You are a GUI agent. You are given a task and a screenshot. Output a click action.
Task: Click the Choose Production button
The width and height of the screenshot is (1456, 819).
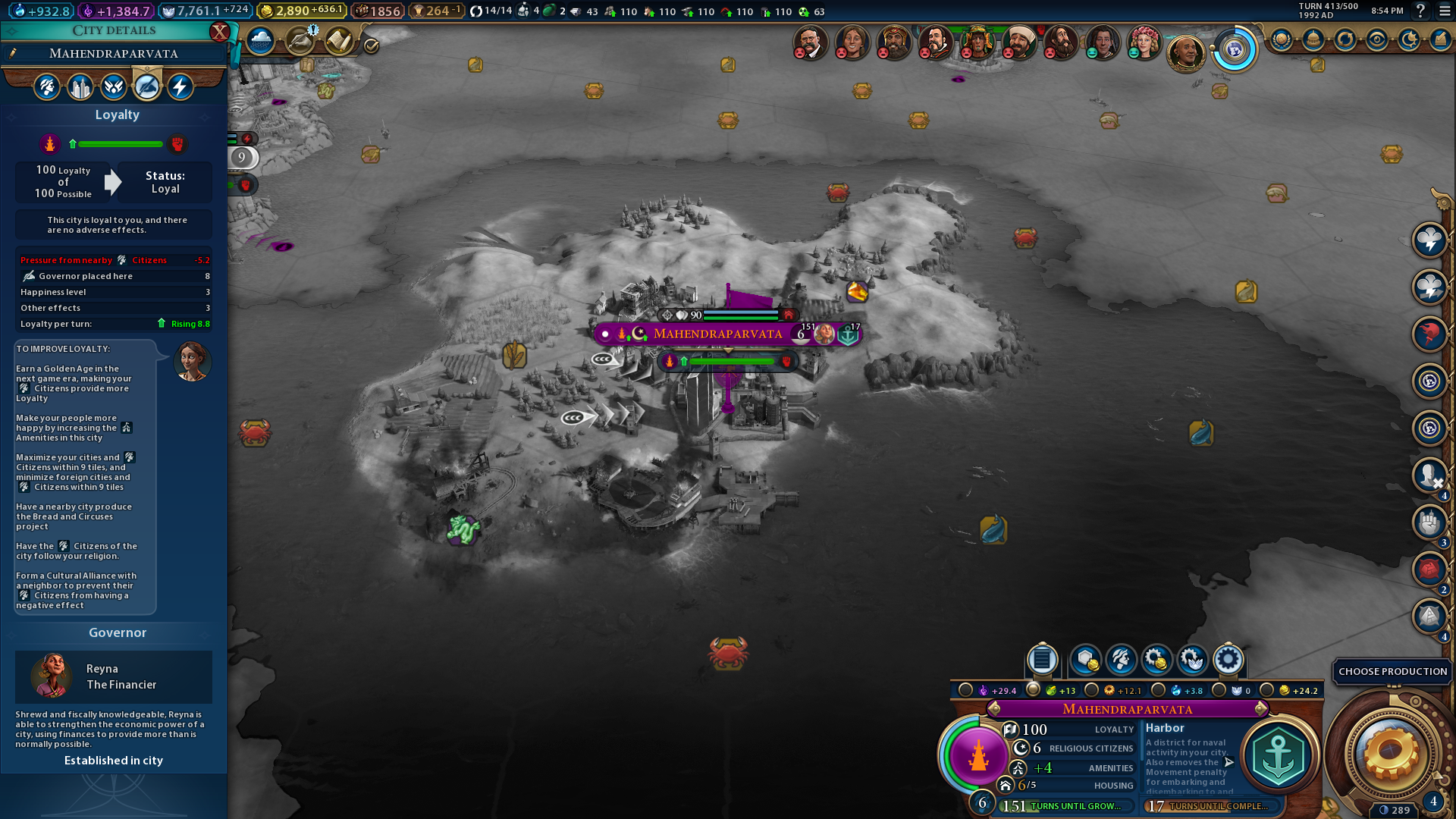[1392, 671]
